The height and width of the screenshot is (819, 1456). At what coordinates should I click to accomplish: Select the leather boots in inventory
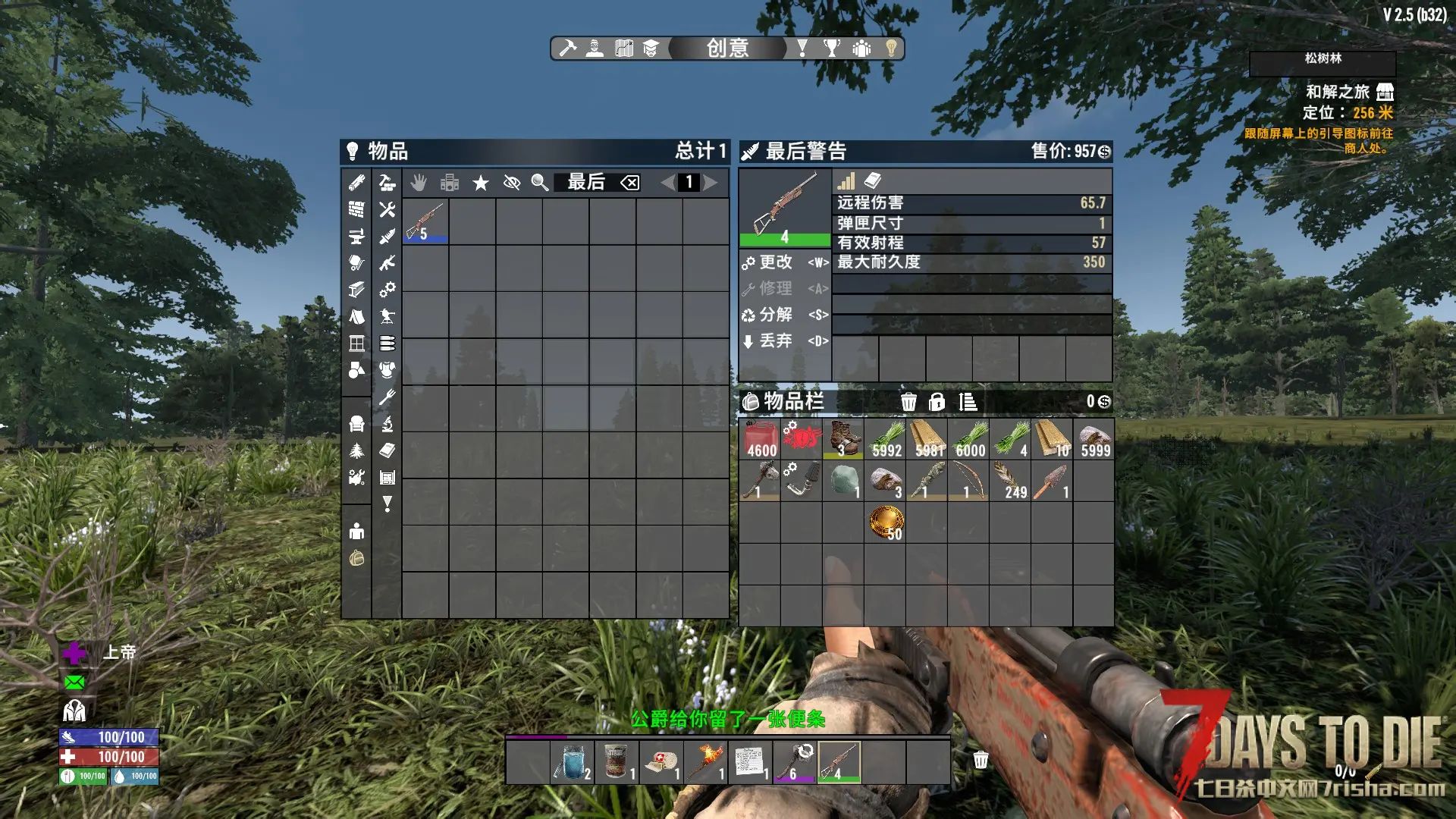(x=844, y=439)
